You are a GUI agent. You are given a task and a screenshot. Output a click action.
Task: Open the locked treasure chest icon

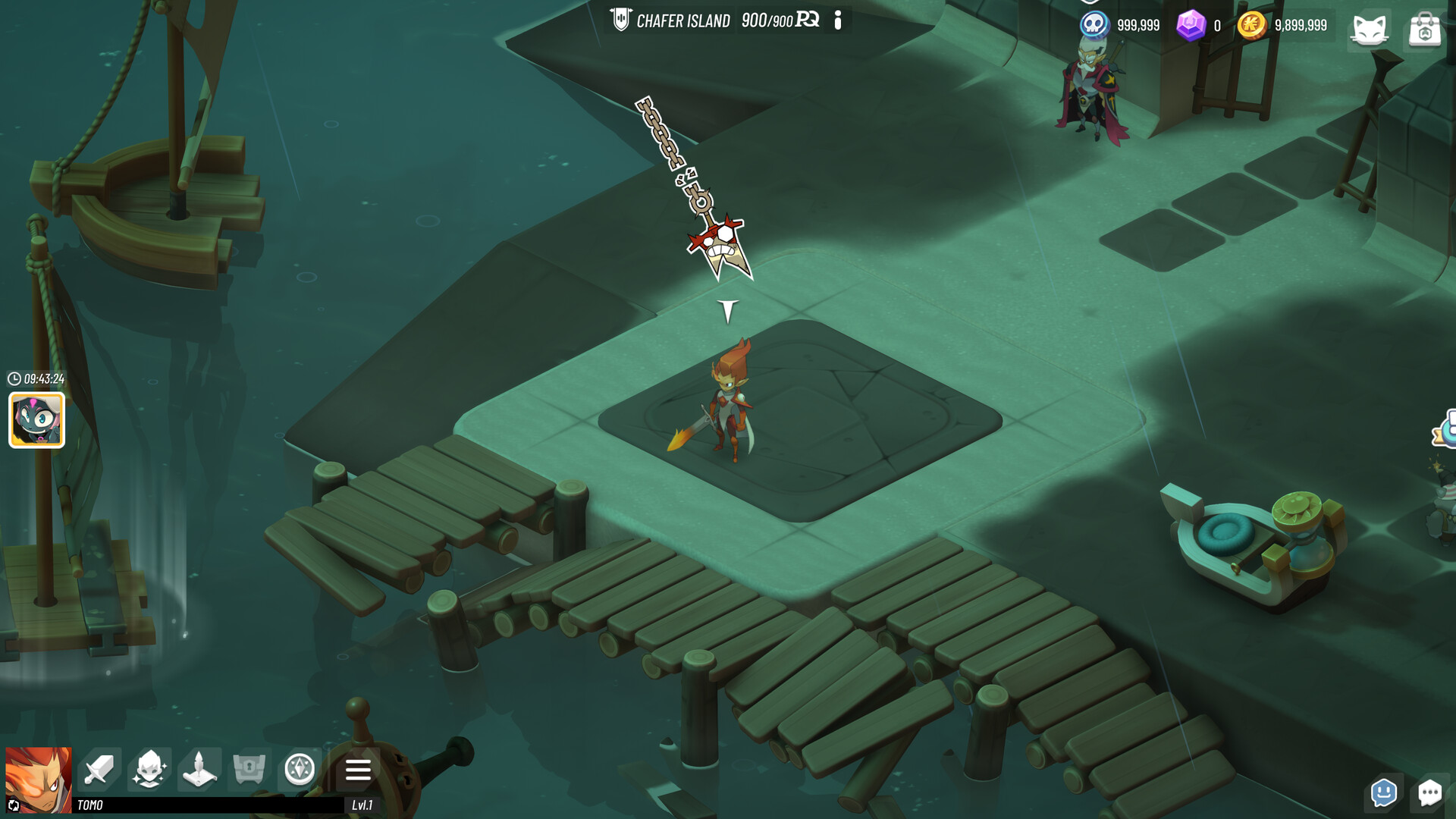(x=250, y=769)
